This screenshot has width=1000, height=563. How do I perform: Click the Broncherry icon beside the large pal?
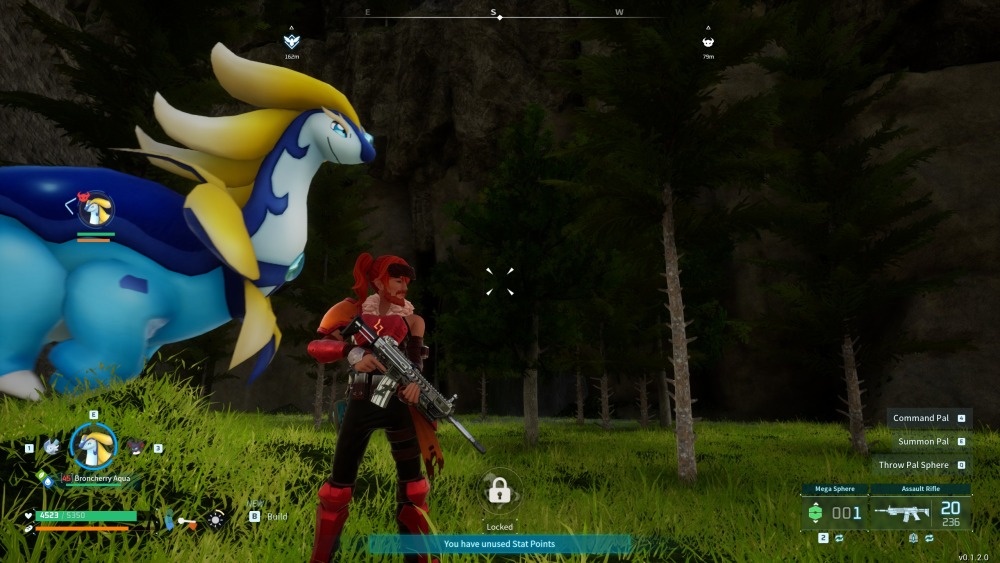[95, 210]
